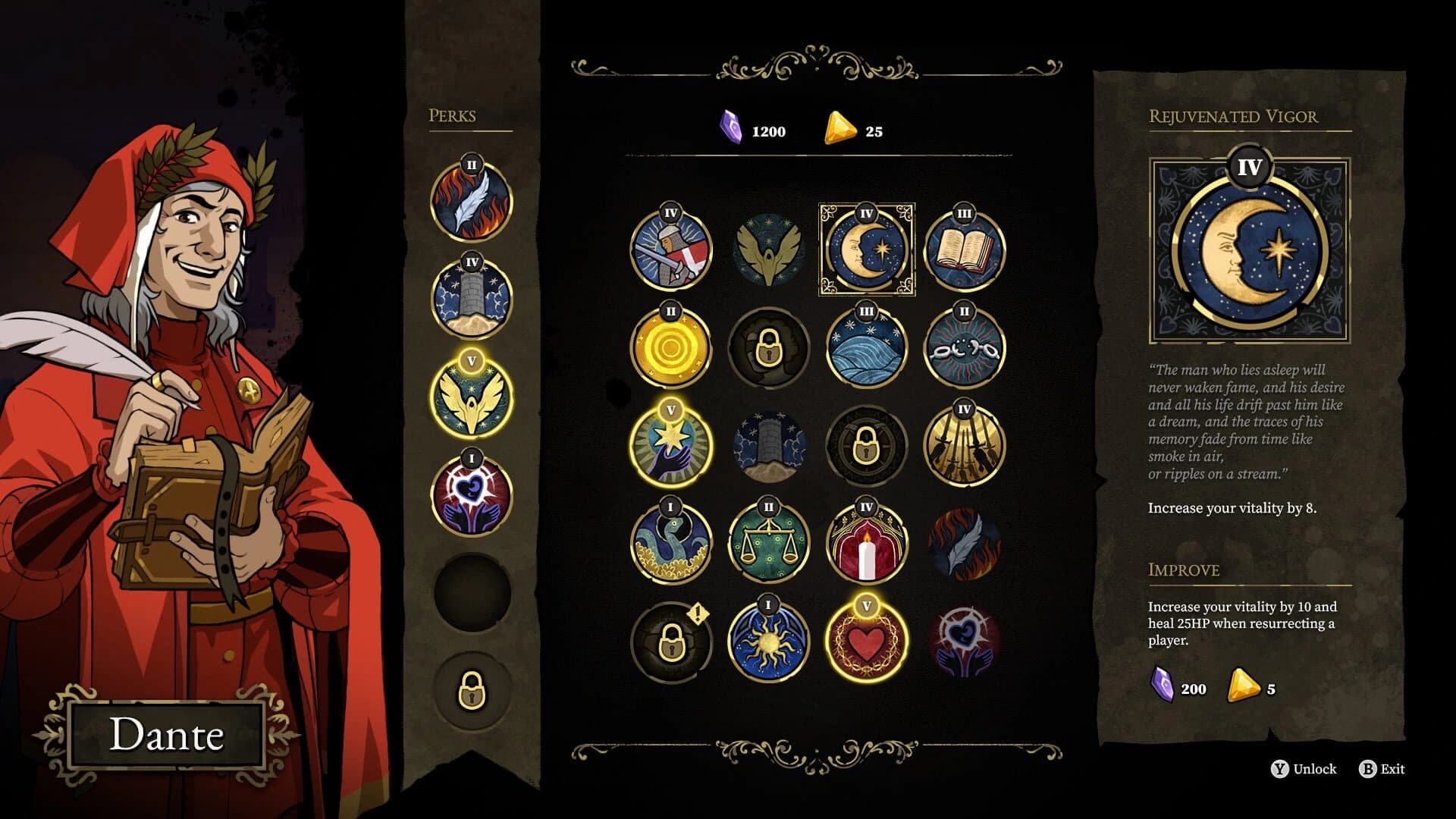The image size is (1456, 819).
Task: View the red candle shrine perk rank IV
Action: 867,543
